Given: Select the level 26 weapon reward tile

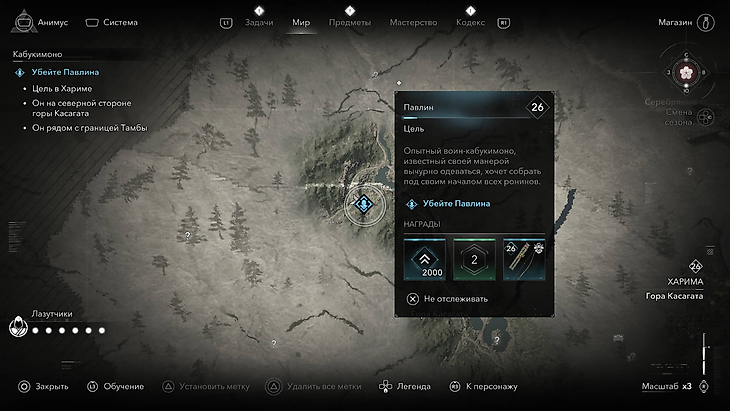Looking at the screenshot, I should (x=523, y=261).
